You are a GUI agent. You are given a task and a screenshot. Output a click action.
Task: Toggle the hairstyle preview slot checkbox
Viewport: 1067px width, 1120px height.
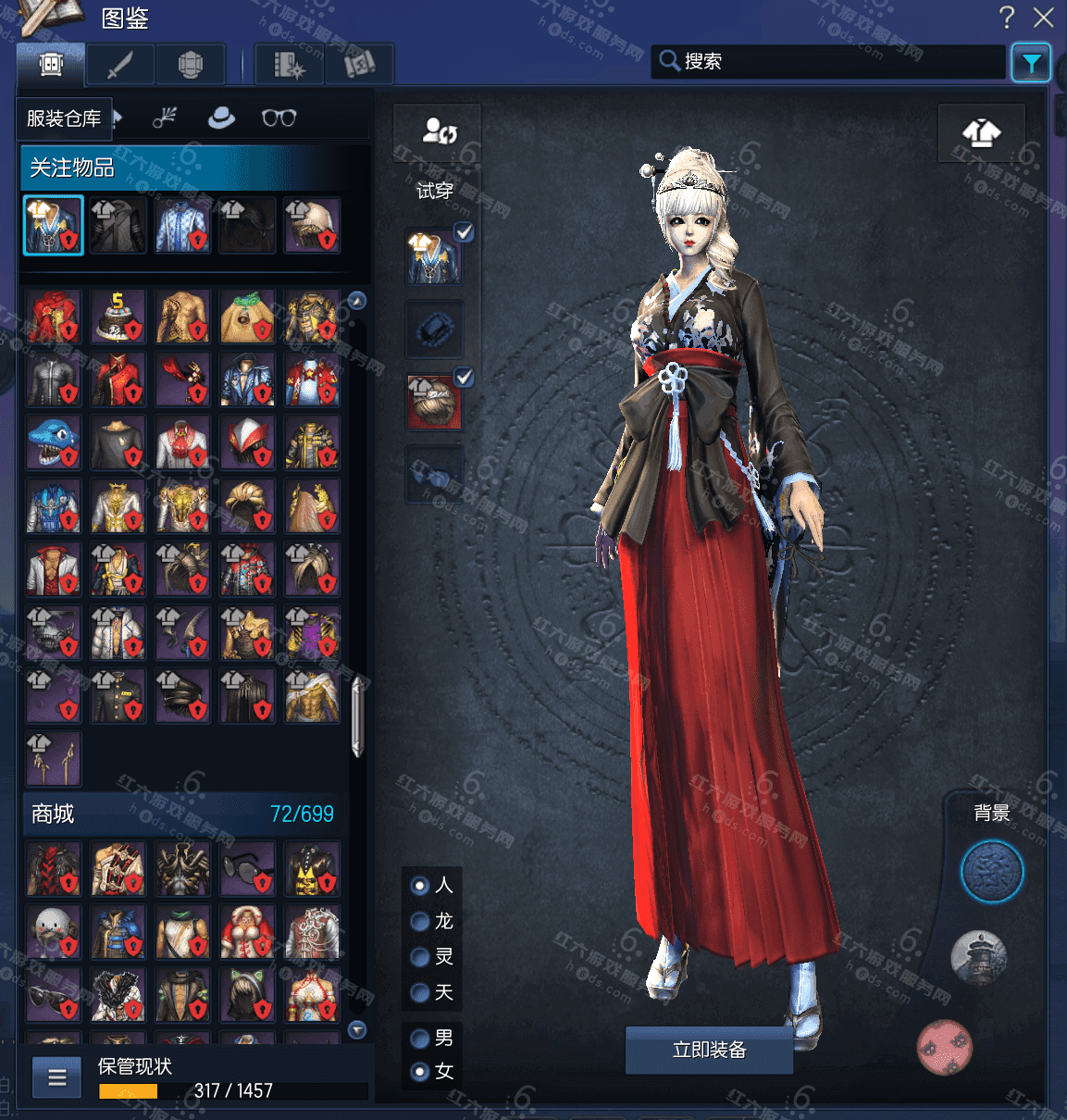(x=464, y=378)
